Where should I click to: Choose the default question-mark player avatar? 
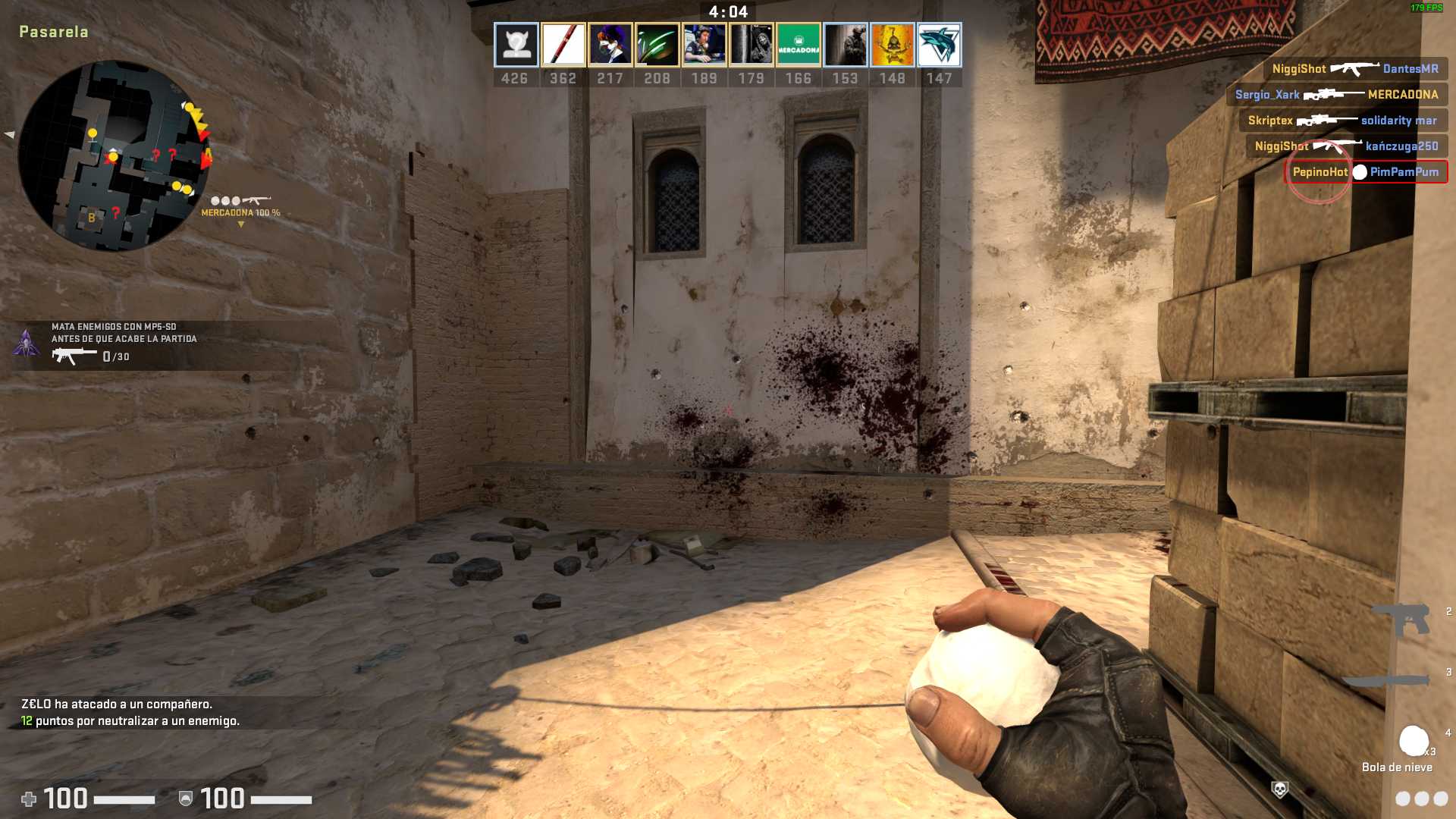coord(516,45)
